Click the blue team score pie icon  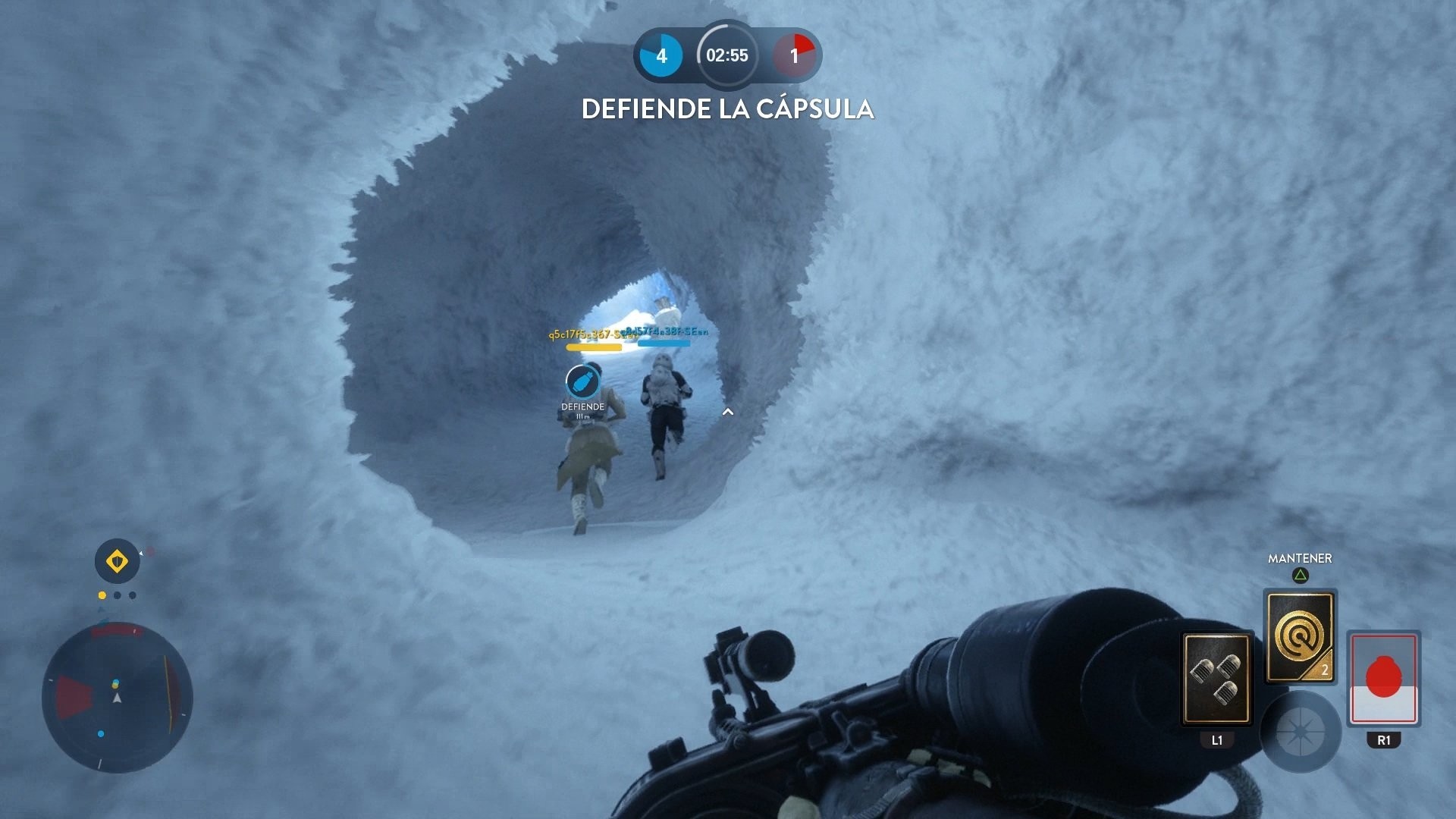click(x=659, y=55)
